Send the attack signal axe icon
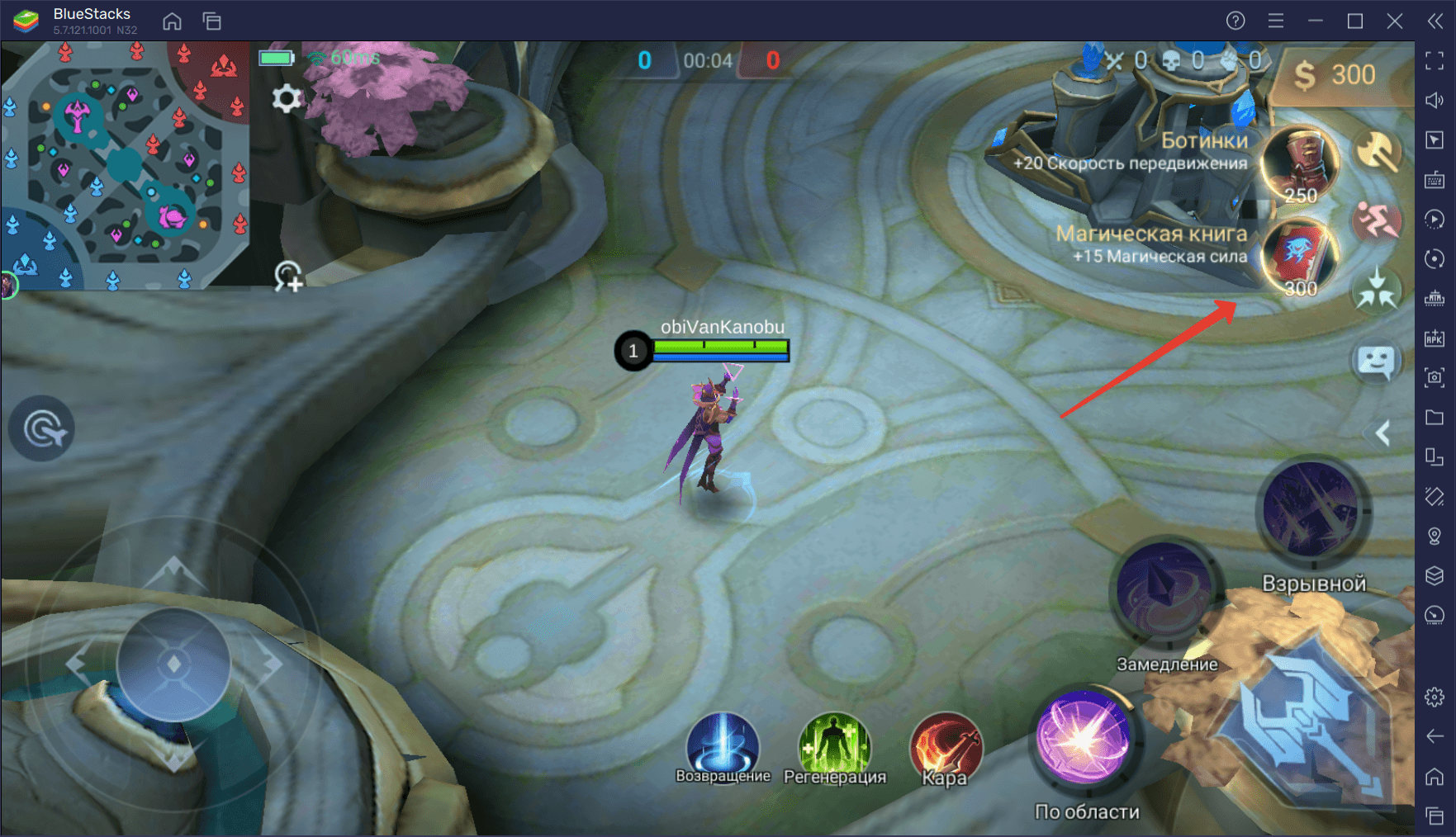 coord(1378,152)
